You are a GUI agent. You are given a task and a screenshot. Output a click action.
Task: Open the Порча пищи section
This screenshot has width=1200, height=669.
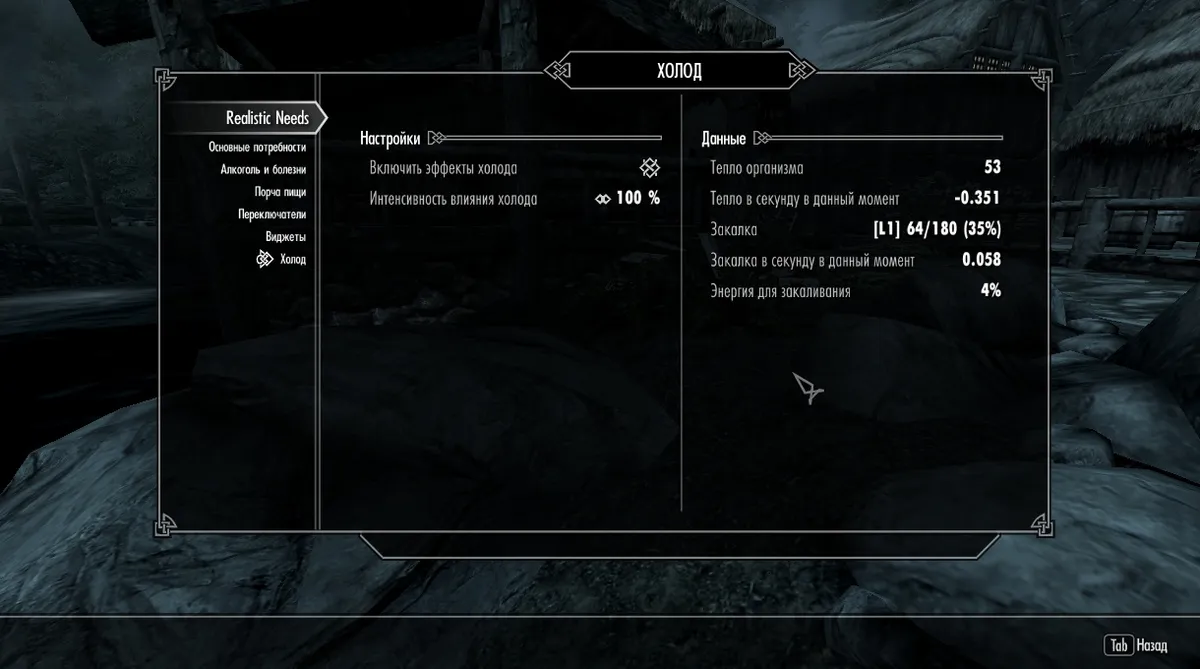click(280, 192)
